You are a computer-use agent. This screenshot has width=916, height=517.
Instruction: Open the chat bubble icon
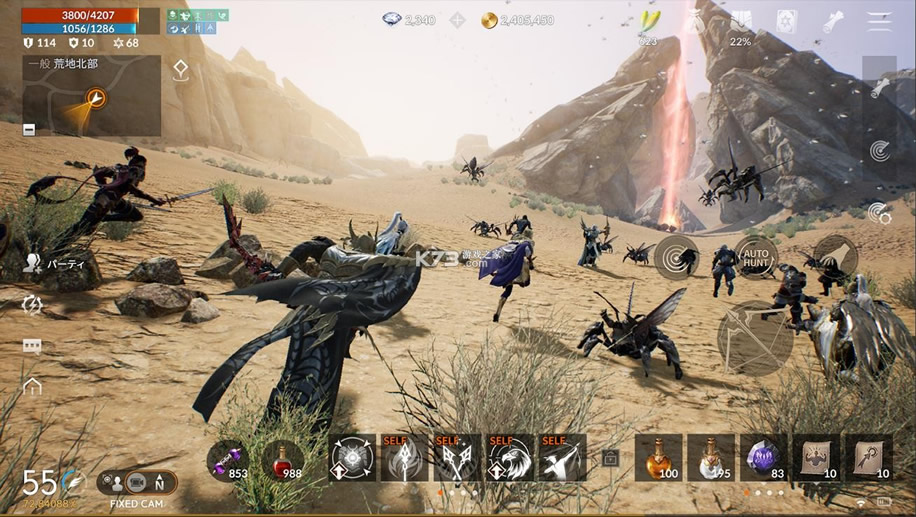32,346
